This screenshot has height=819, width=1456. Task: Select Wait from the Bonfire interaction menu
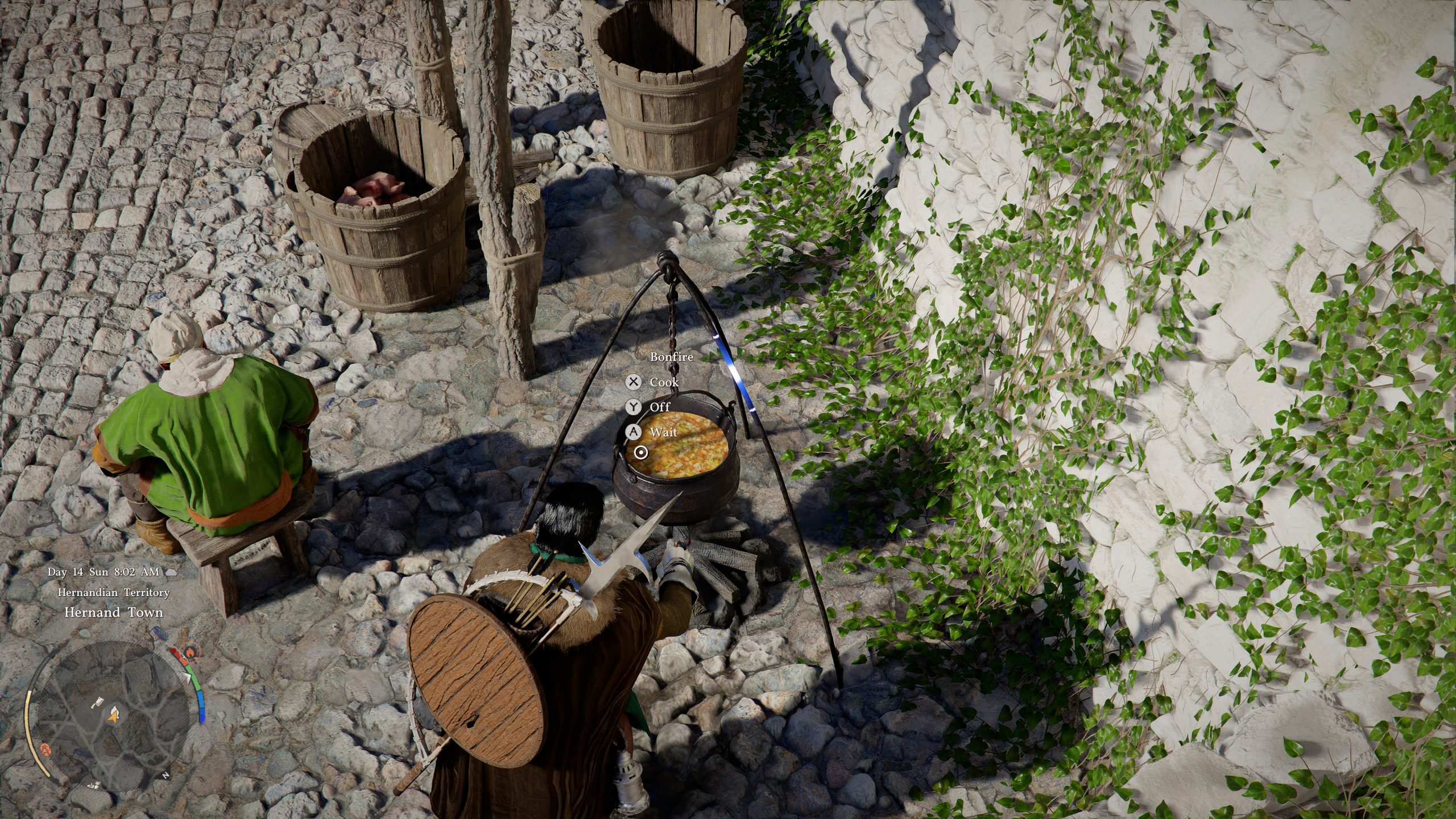[664, 432]
